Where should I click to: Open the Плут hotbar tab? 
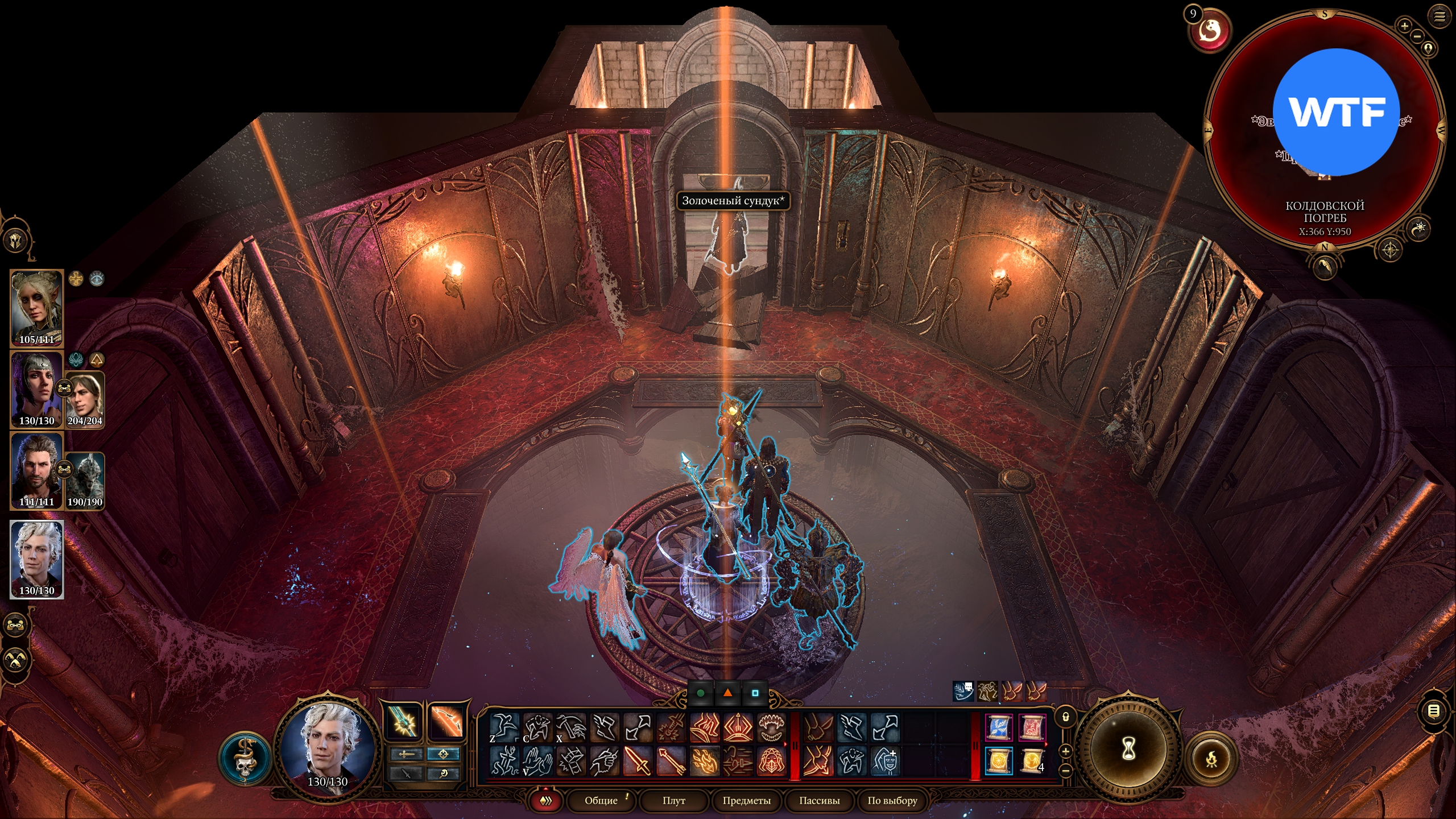coord(673,800)
